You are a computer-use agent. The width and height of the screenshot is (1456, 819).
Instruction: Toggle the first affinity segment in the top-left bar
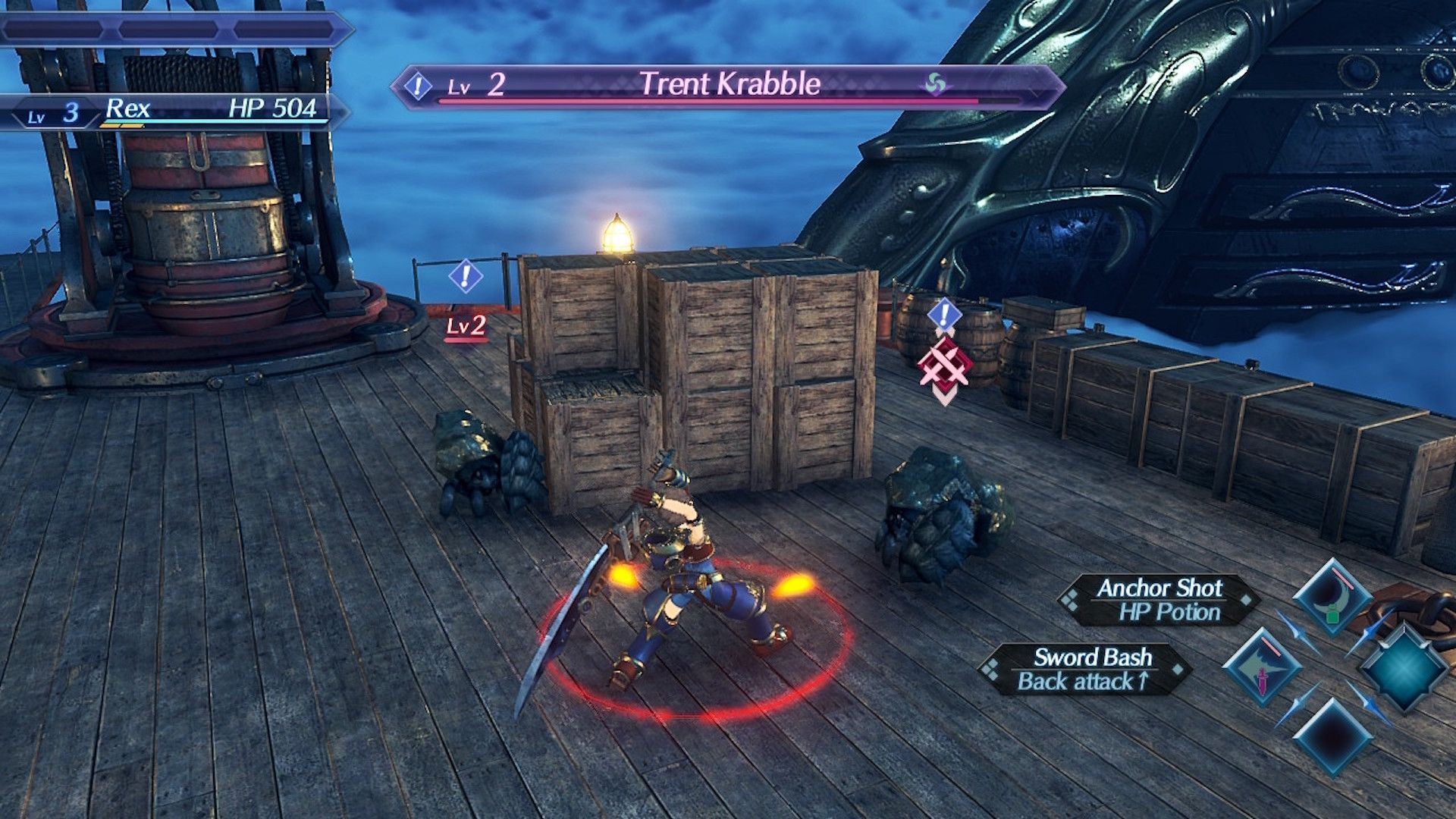pos(52,30)
